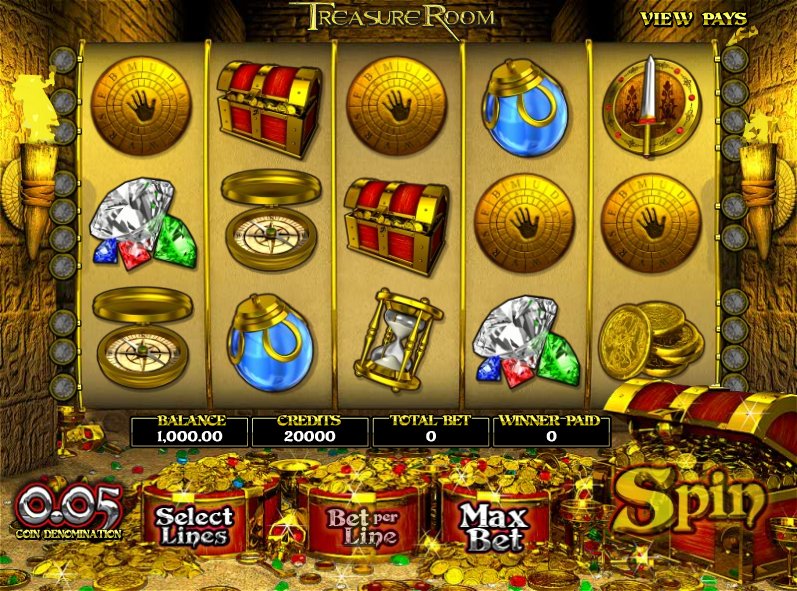
Task: Choose Select Lines button
Action: (x=194, y=526)
